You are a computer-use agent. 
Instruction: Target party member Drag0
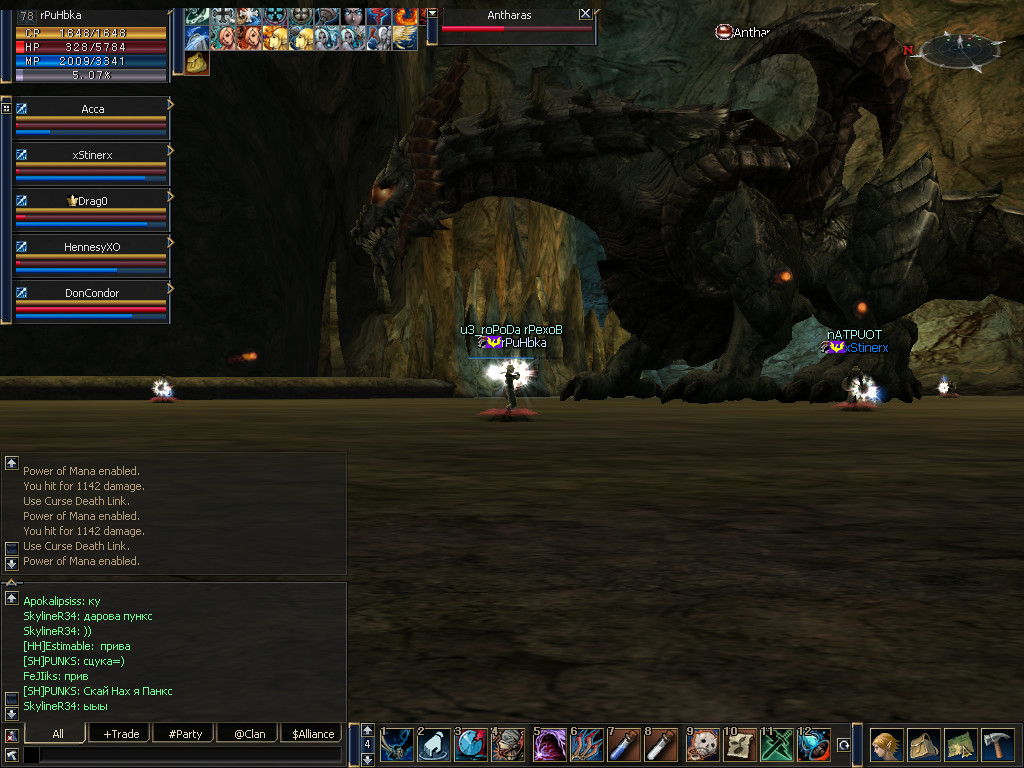coord(92,201)
